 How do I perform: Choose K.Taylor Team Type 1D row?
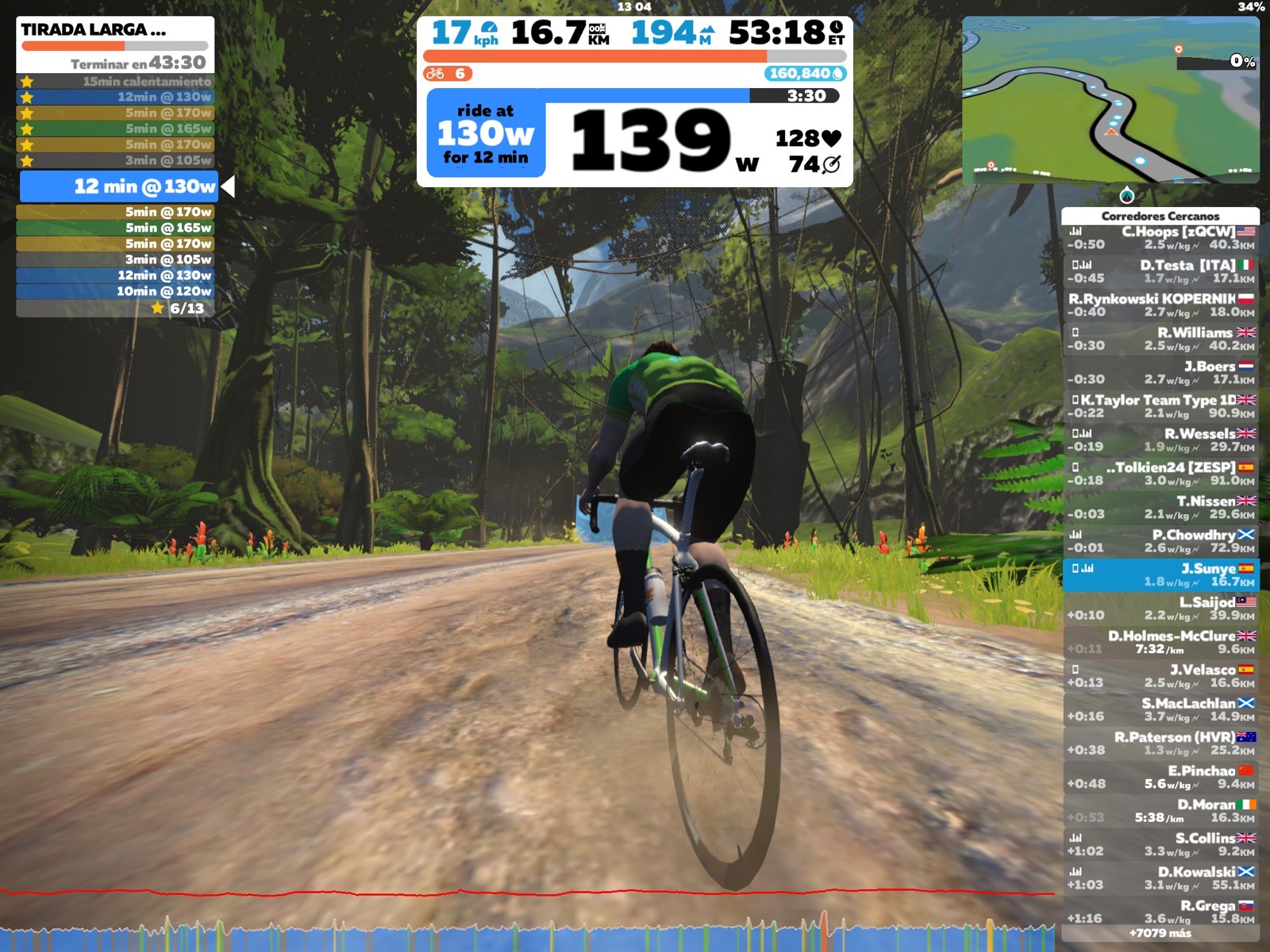pos(1160,406)
